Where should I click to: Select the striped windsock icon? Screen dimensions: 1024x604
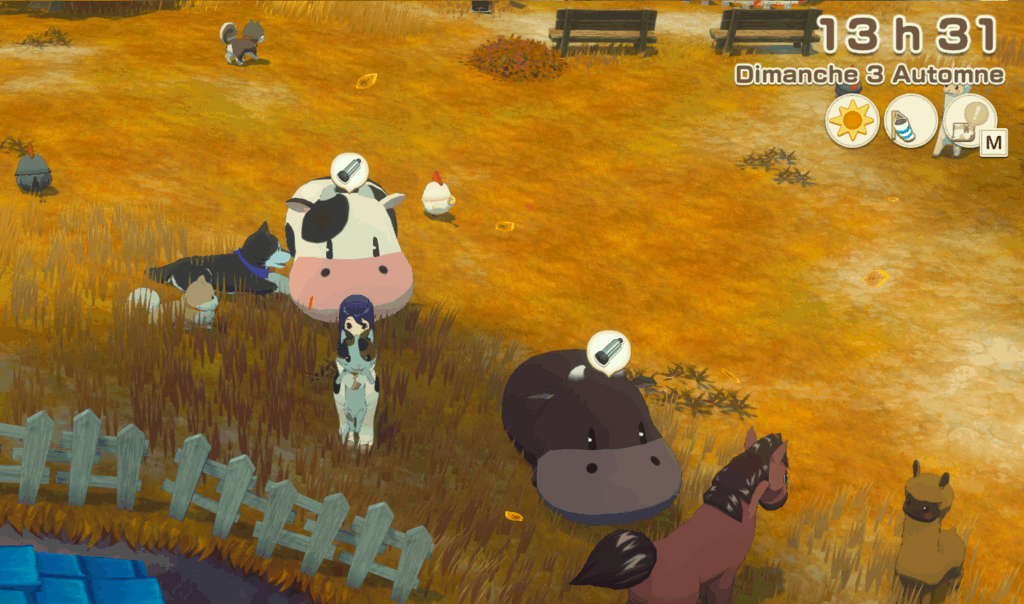coord(911,121)
